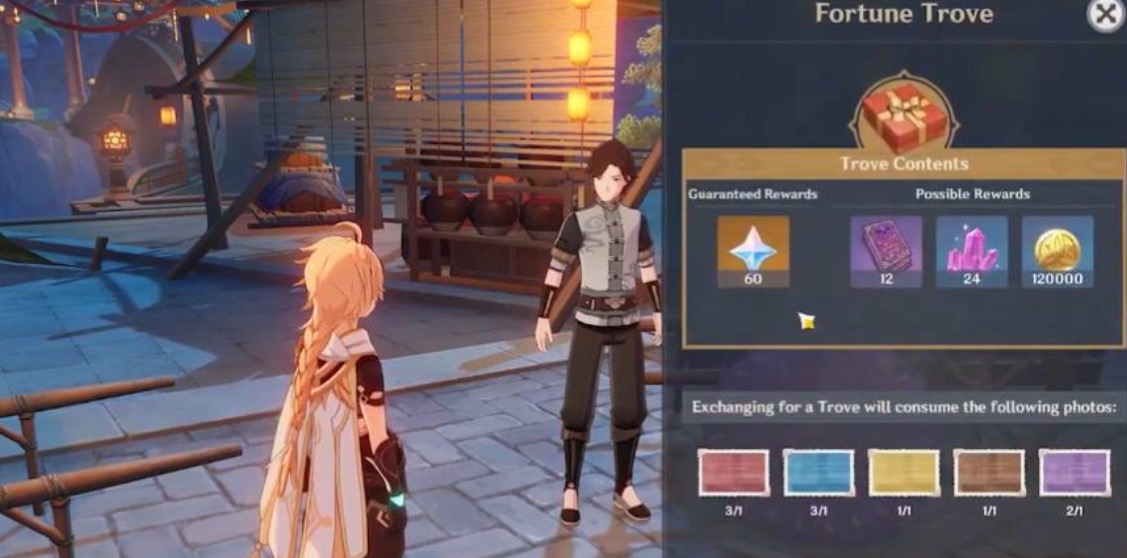Pick the brown photo thumbnail
This screenshot has height=558, width=1127.
click(x=989, y=473)
